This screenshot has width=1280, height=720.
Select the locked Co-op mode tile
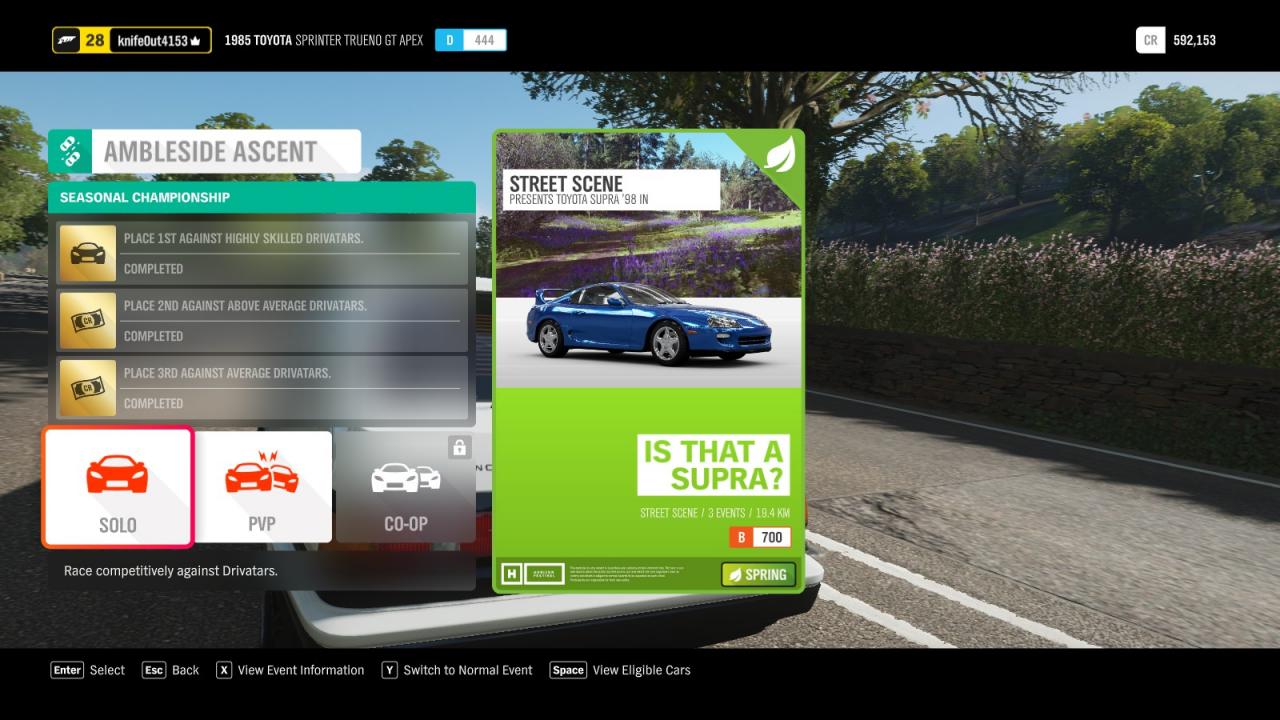pyautogui.click(x=405, y=487)
